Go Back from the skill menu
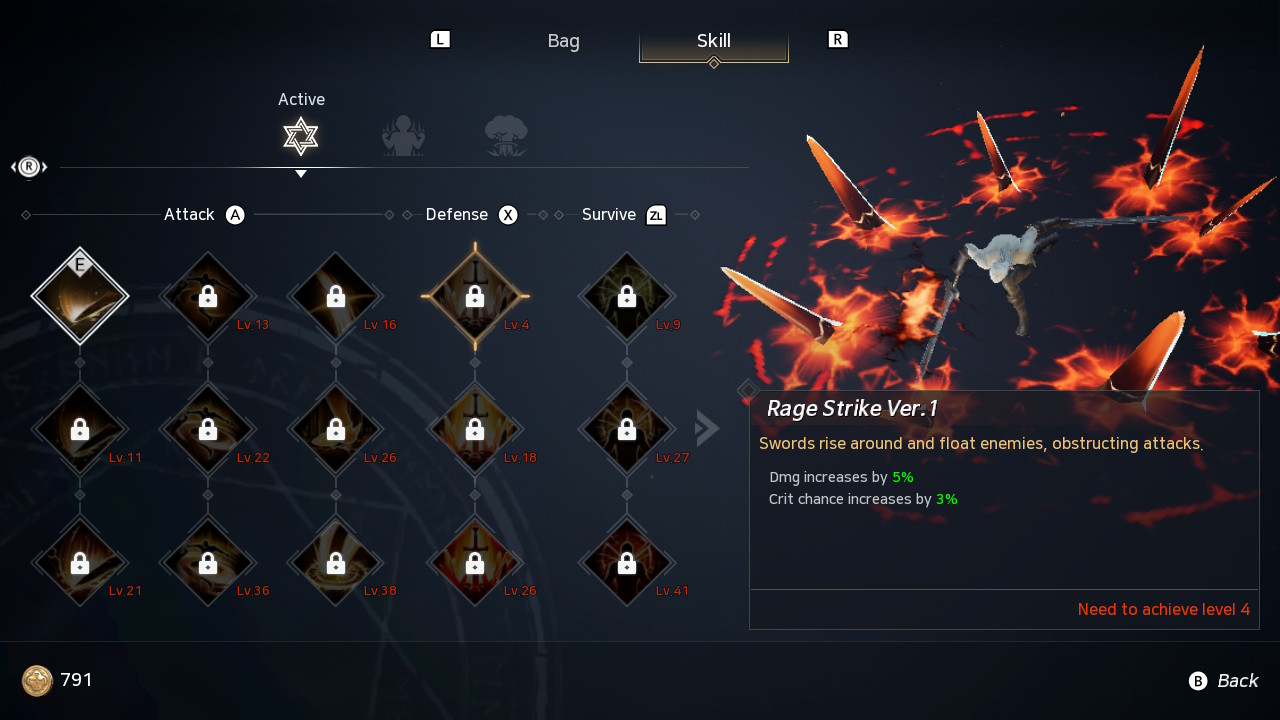Screen dimensions: 1280x720 pyautogui.click(x=1224, y=681)
